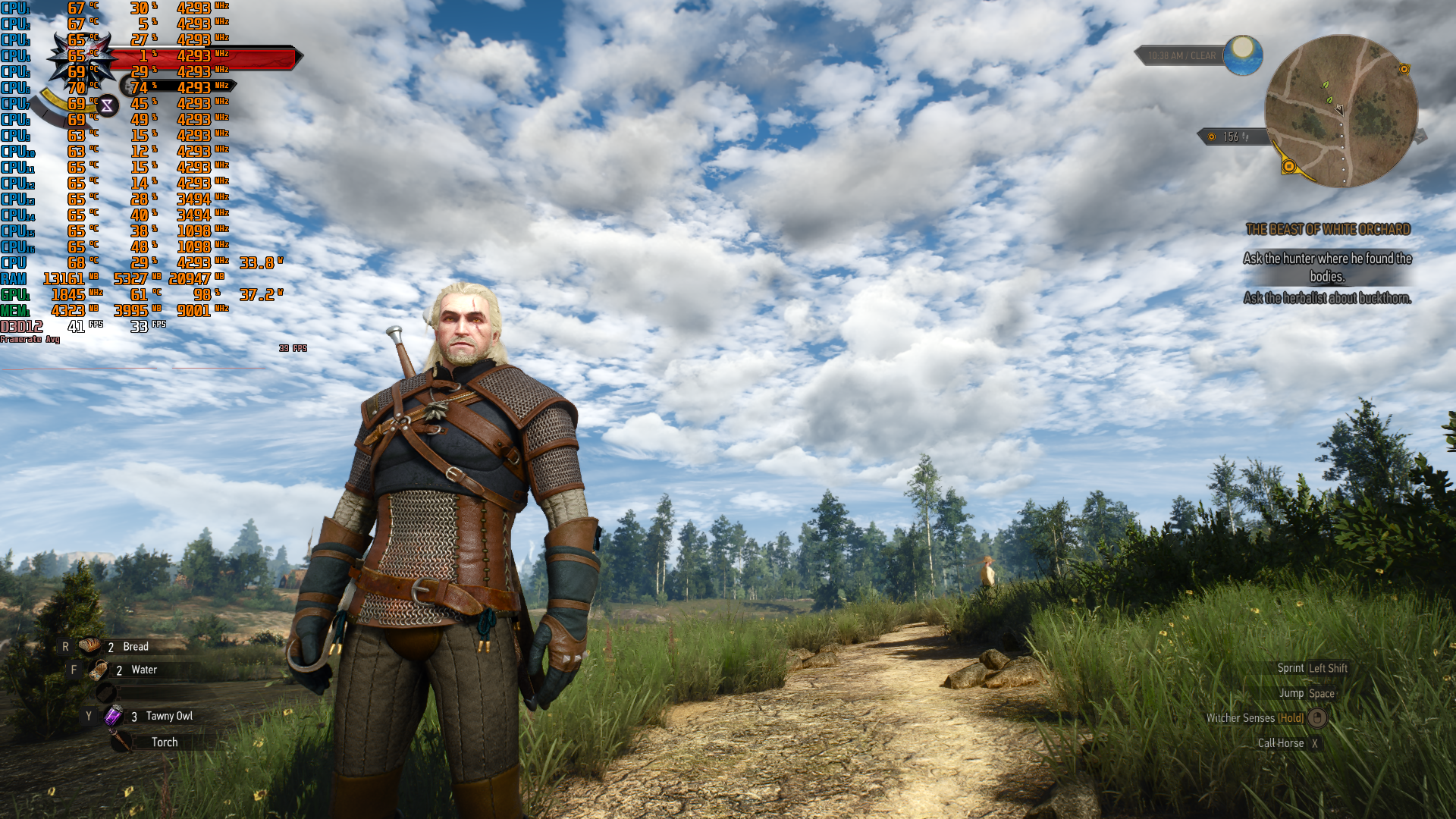
Task: Click the hunter objective text
Action: 1327,267
